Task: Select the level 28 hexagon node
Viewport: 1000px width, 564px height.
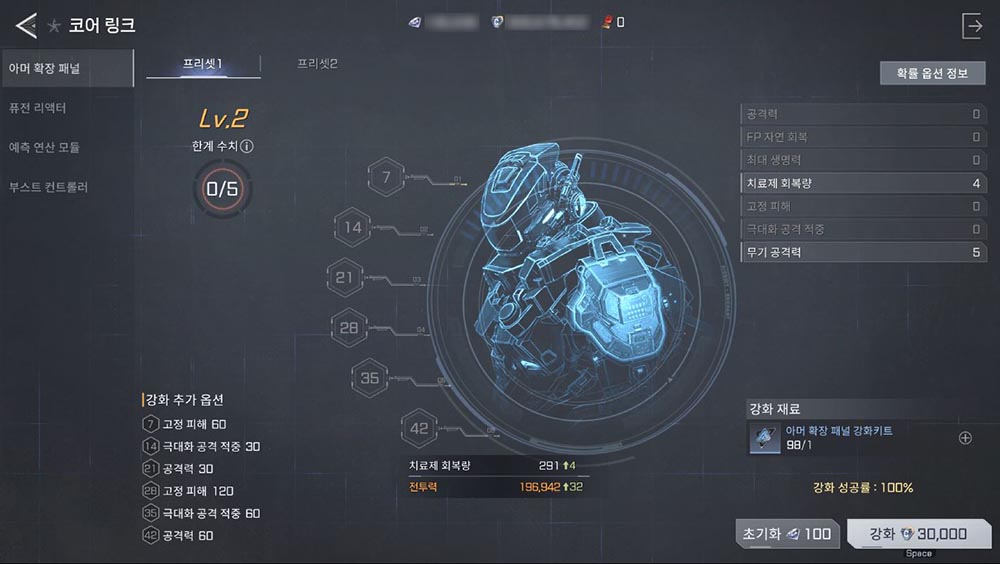Action: pyautogui.click(x=349, y=327)
